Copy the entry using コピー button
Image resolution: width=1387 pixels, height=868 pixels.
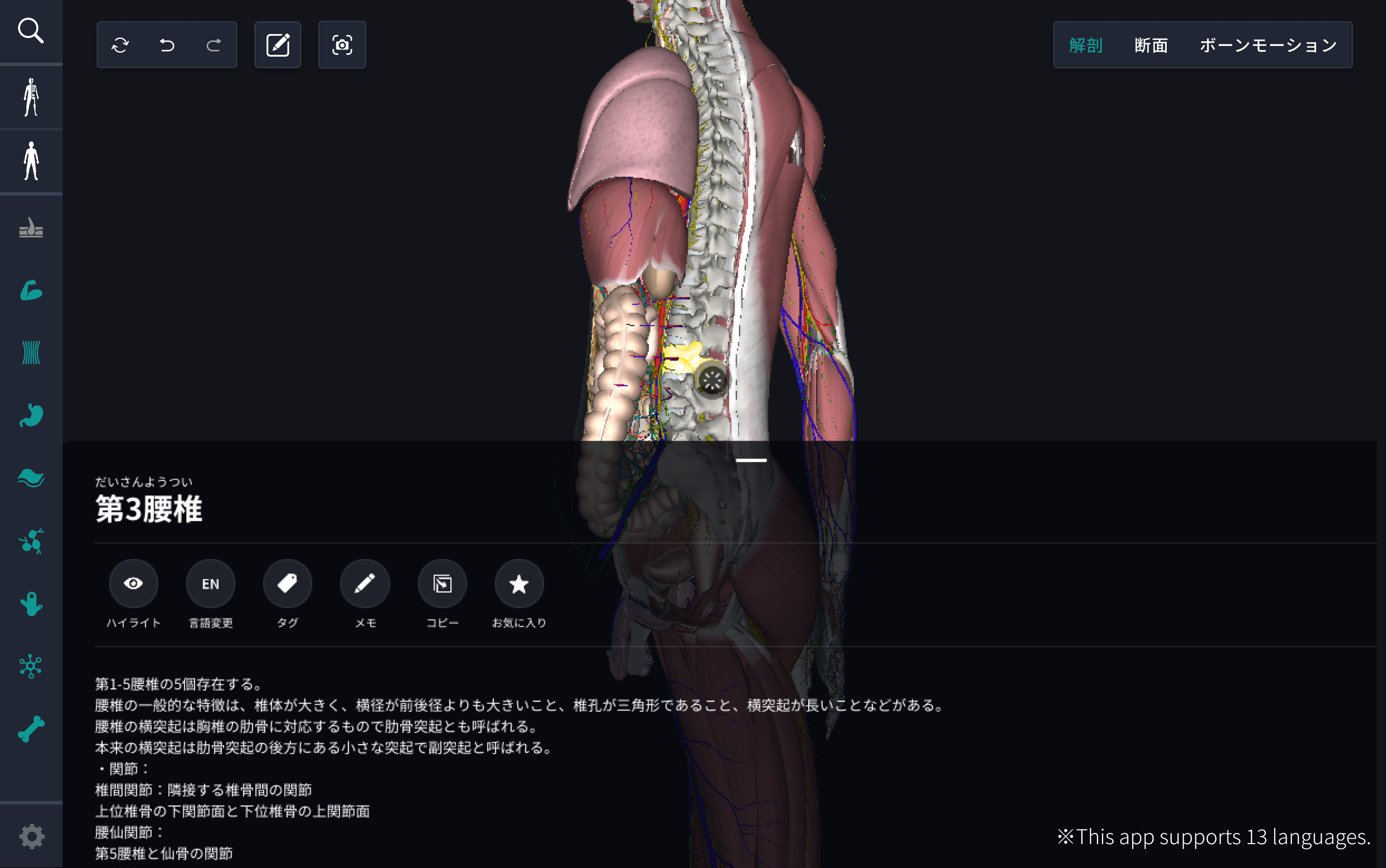442,583
